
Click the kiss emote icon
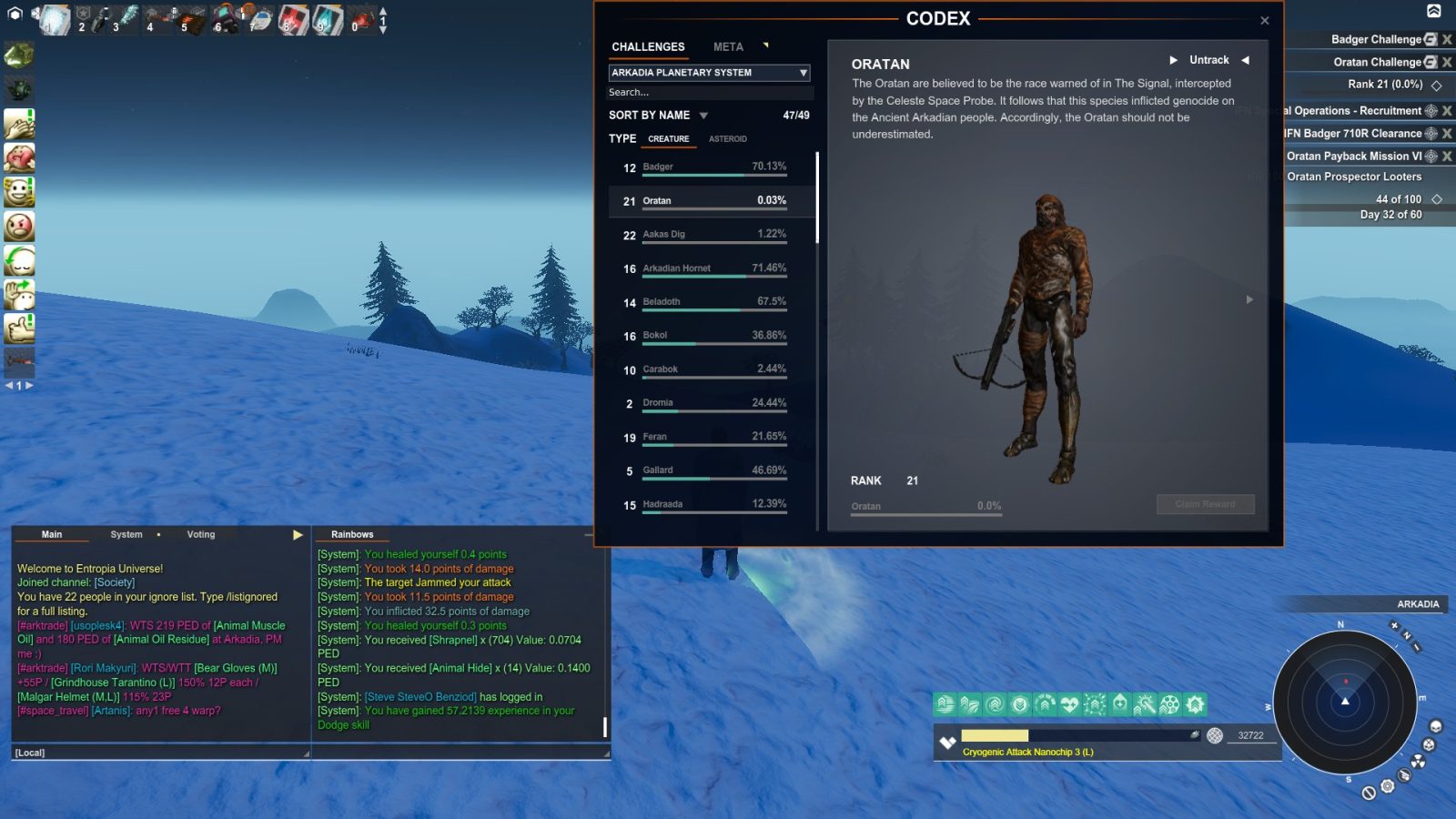click(20, 157)
